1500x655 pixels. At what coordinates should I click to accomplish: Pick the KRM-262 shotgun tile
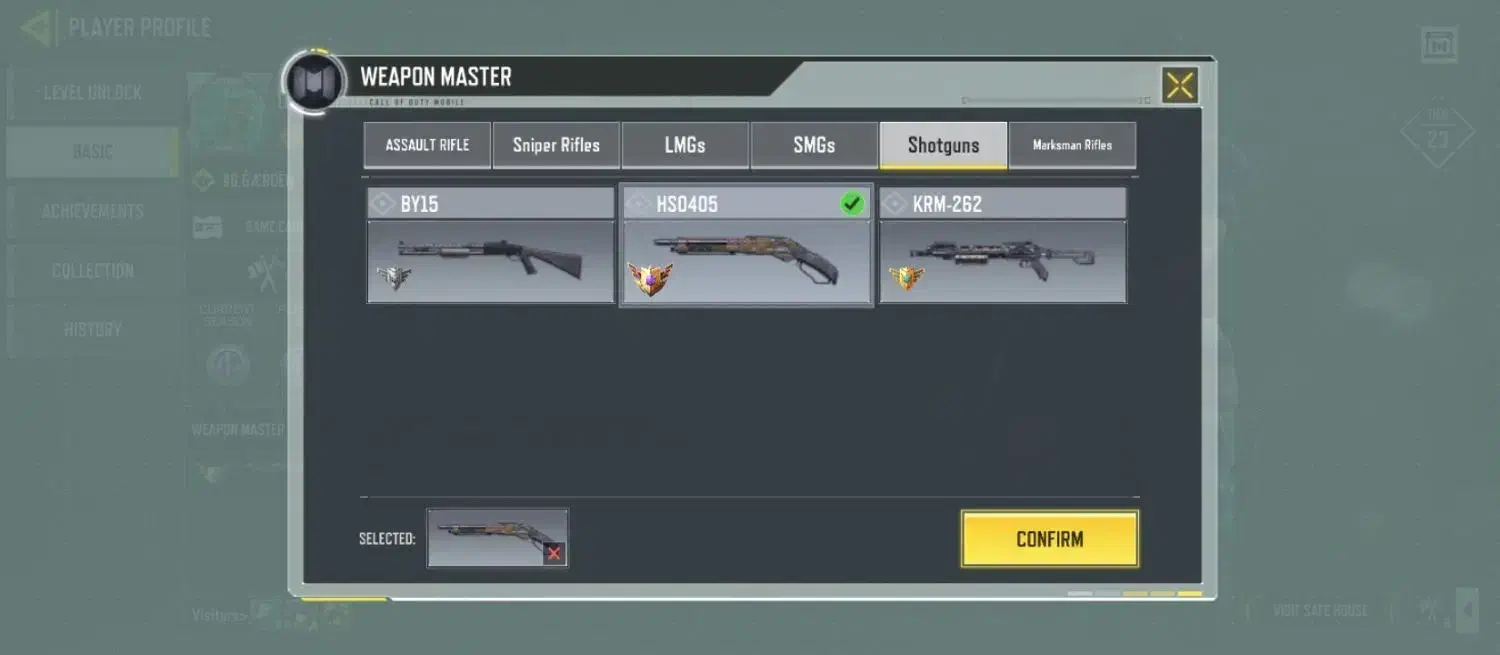1002,246
